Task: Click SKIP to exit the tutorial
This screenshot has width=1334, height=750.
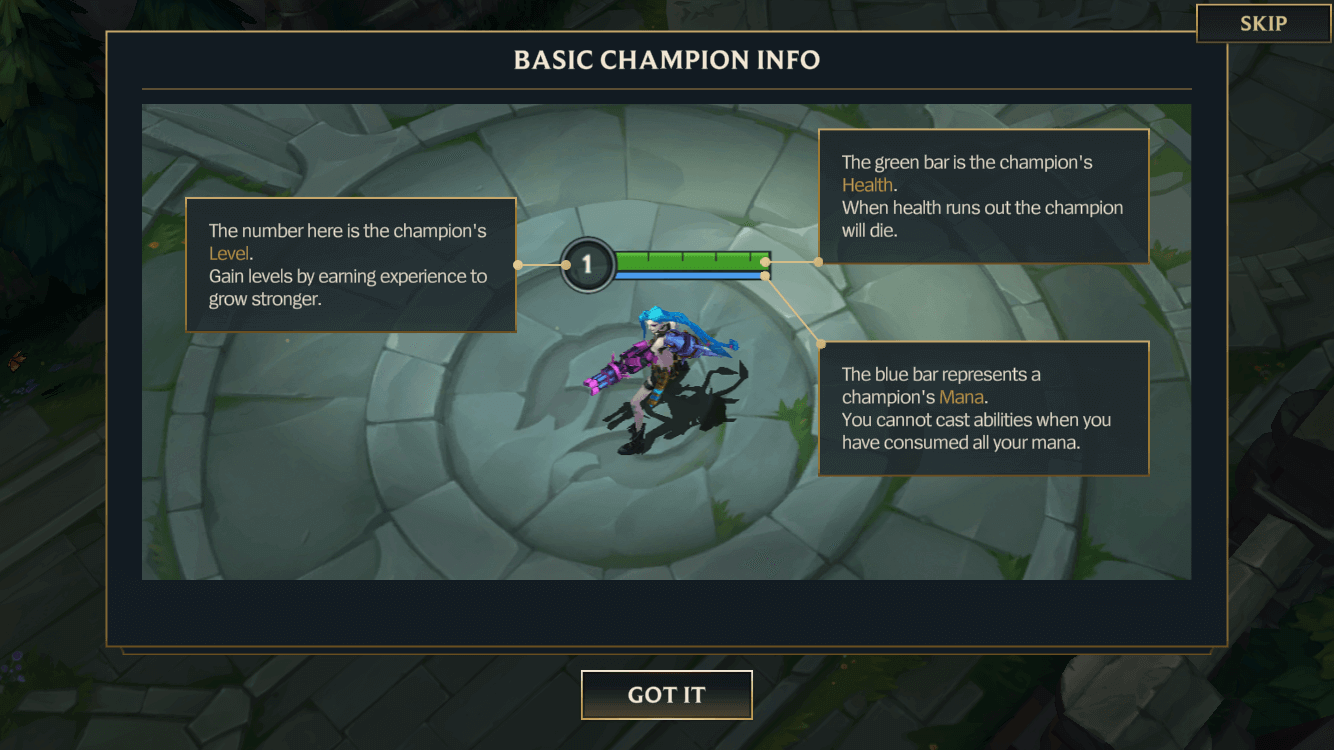Action: pos(1263,23)
